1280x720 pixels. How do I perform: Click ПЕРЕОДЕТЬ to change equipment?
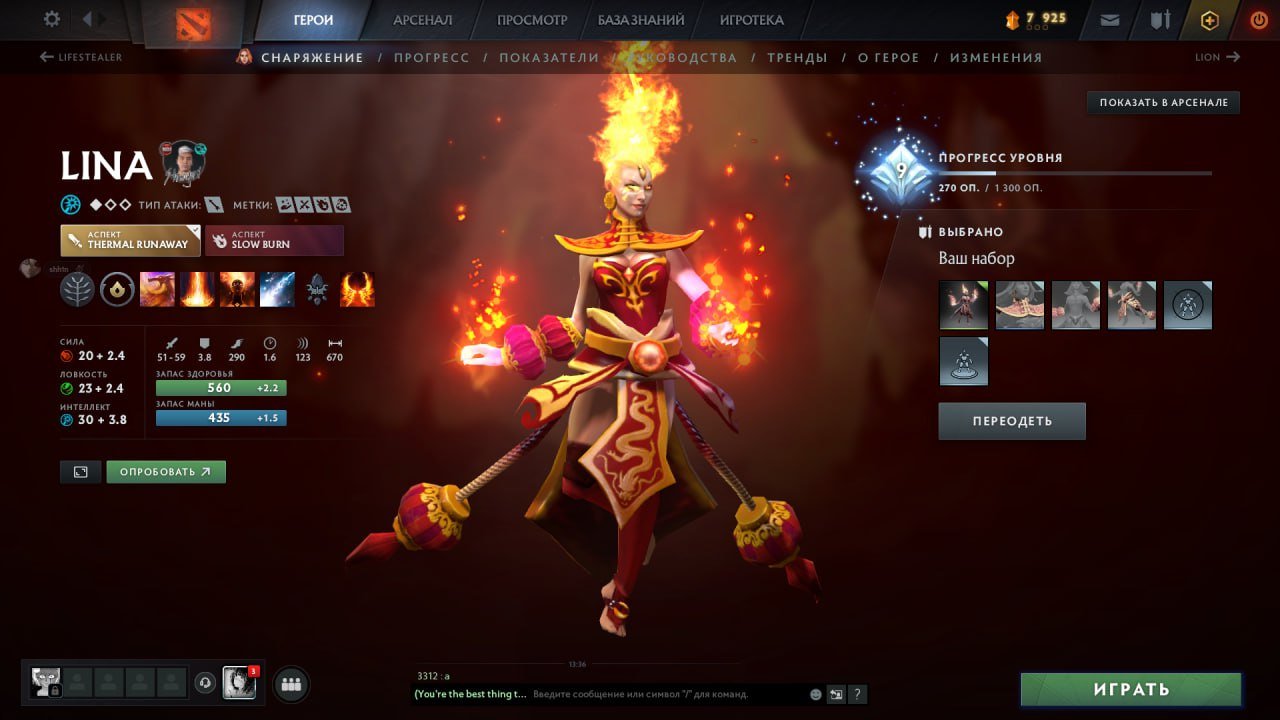[1011, 421]
